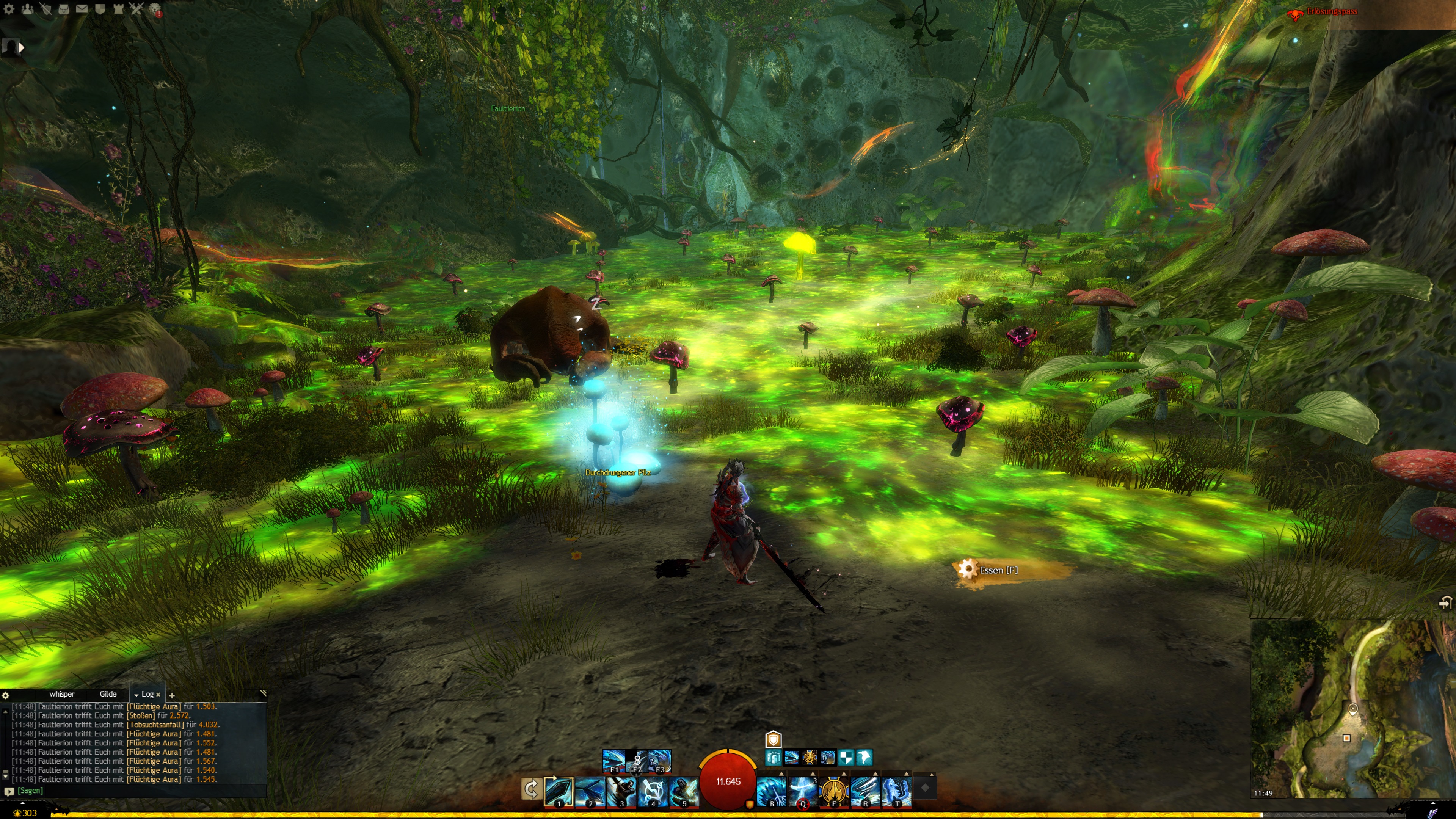Open the guild shield icon
Viewport: 1456px width, 819px height.
100,8
